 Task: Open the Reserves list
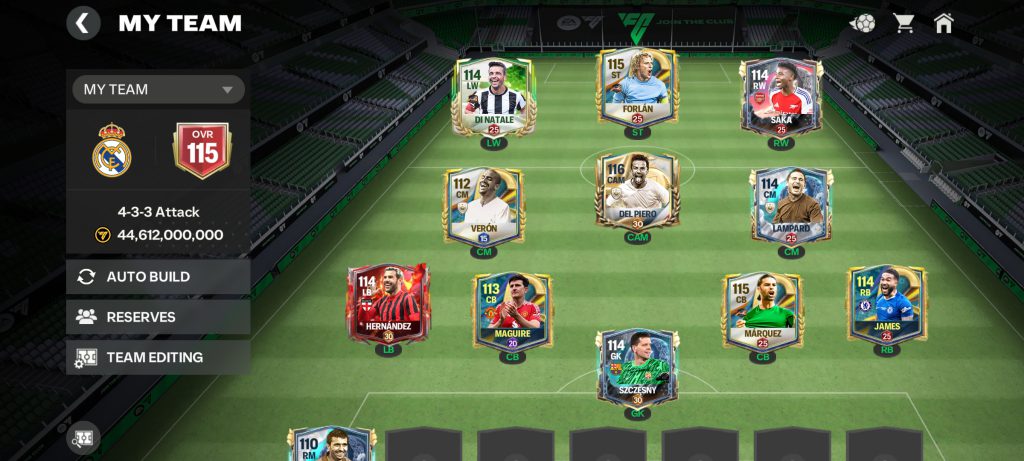158,317
